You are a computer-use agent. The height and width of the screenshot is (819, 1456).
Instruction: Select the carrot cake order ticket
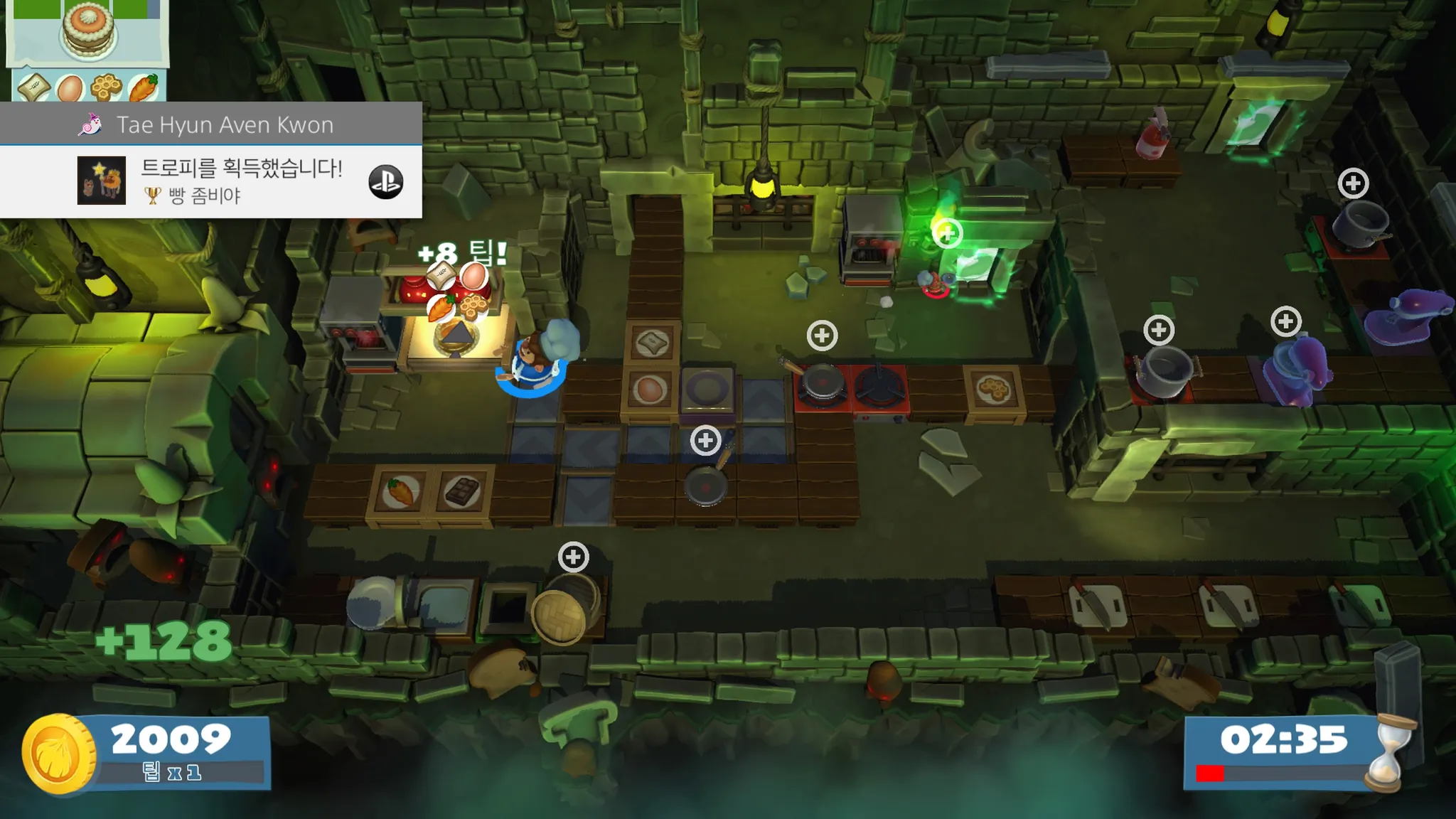pyautogui.click(x=88, y=50)
